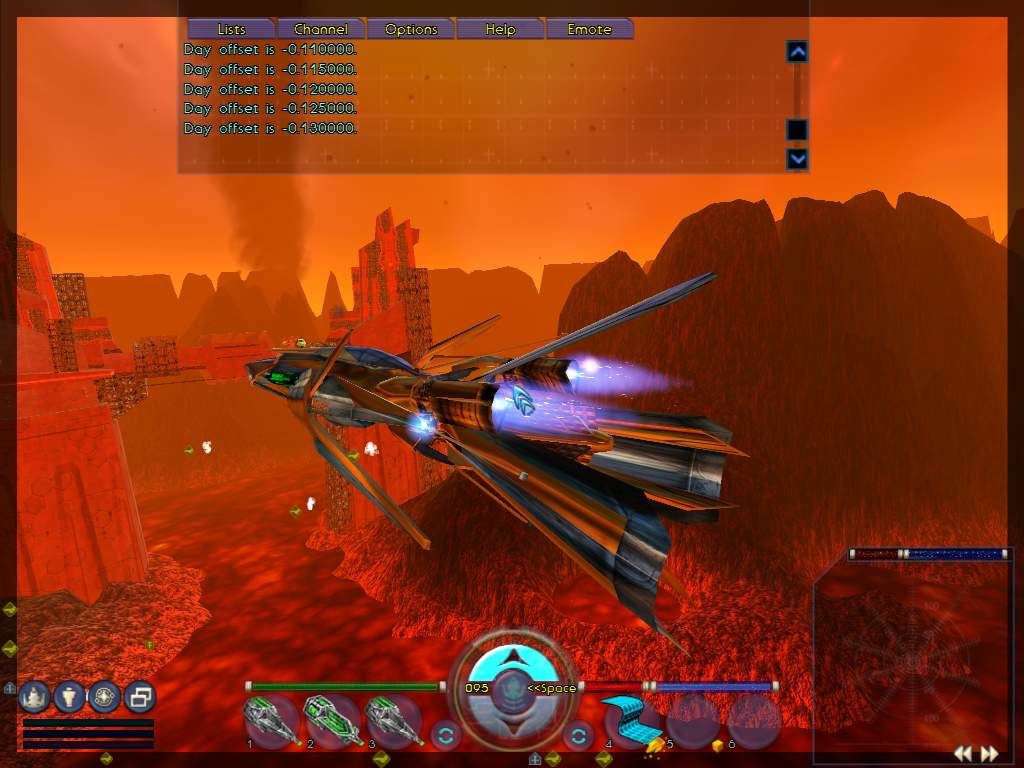Click the chat scroll-down arrow button
The width and height of the screenshot is (1024, 768).
pyautogui.click(x=797, y=158)
